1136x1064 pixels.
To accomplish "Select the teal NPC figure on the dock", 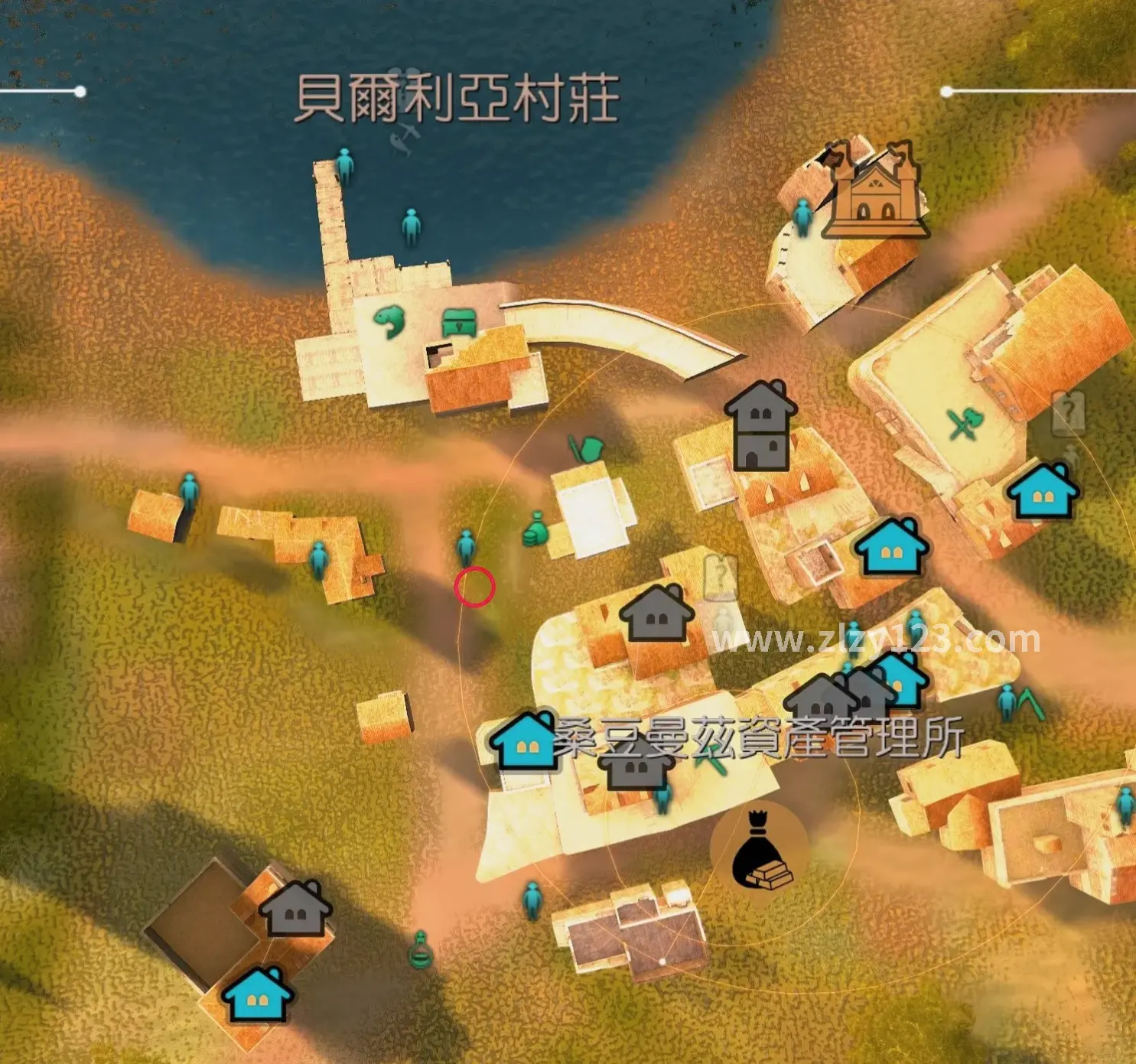I will tap(346, 164).
